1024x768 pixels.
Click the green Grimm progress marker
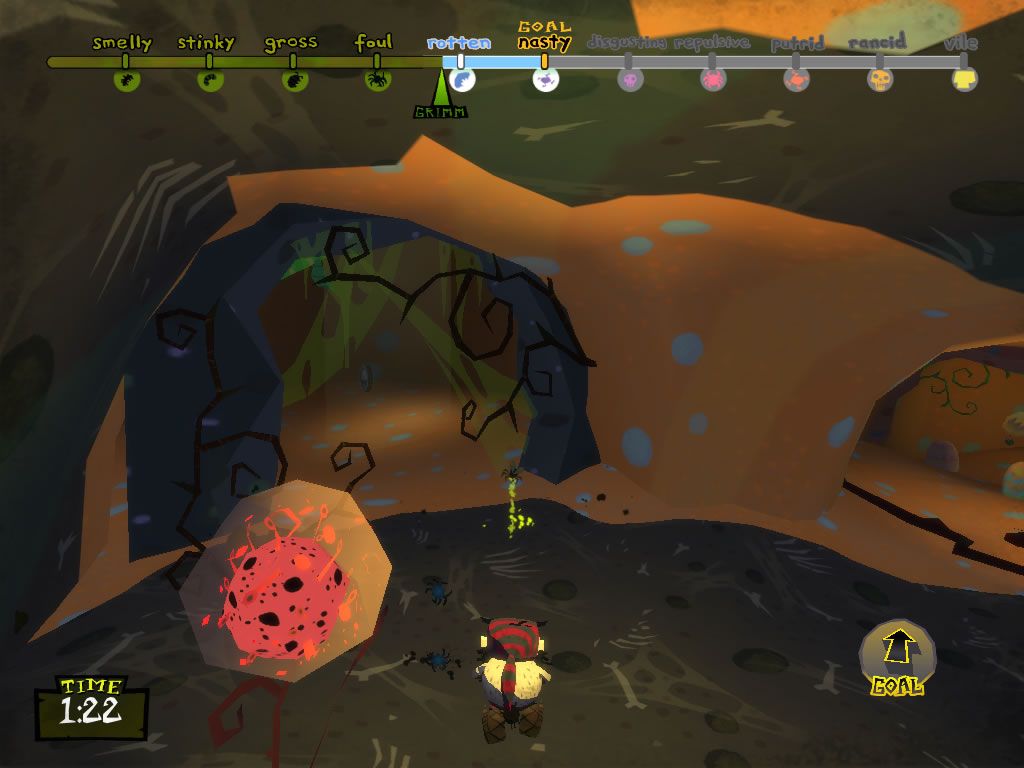[441, 95]
